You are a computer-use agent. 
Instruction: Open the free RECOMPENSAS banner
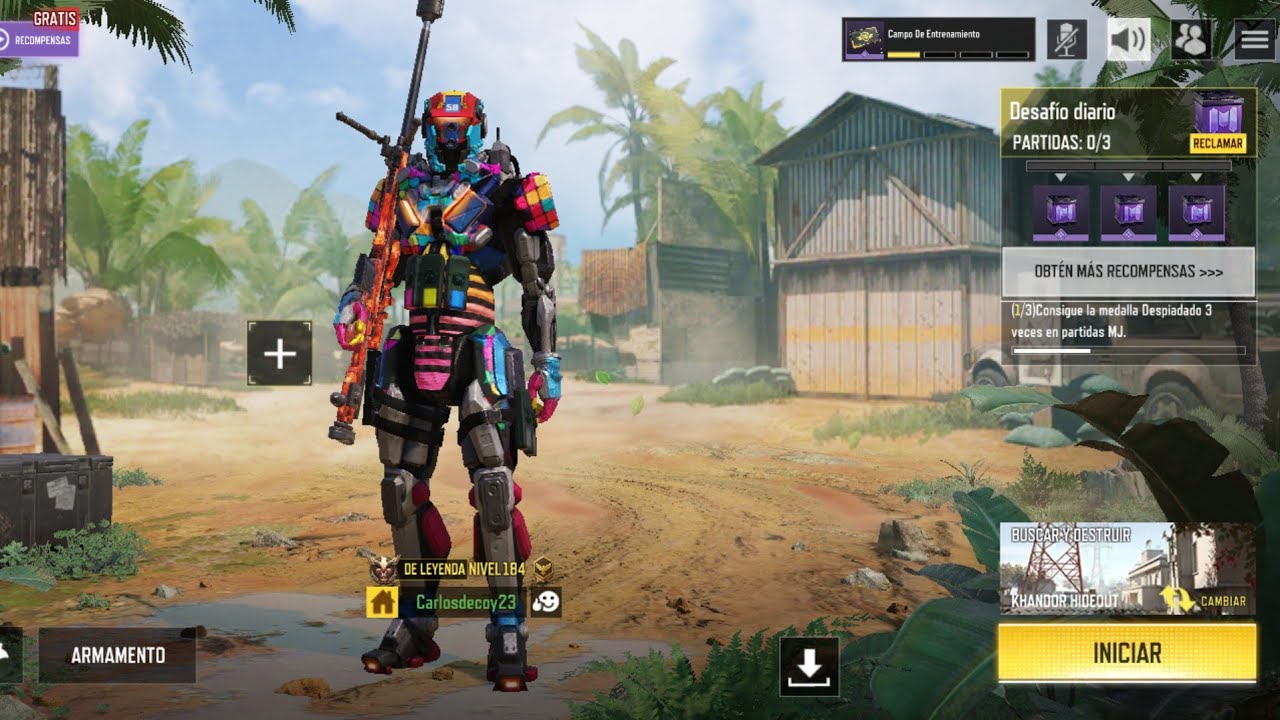coord(40,40)
